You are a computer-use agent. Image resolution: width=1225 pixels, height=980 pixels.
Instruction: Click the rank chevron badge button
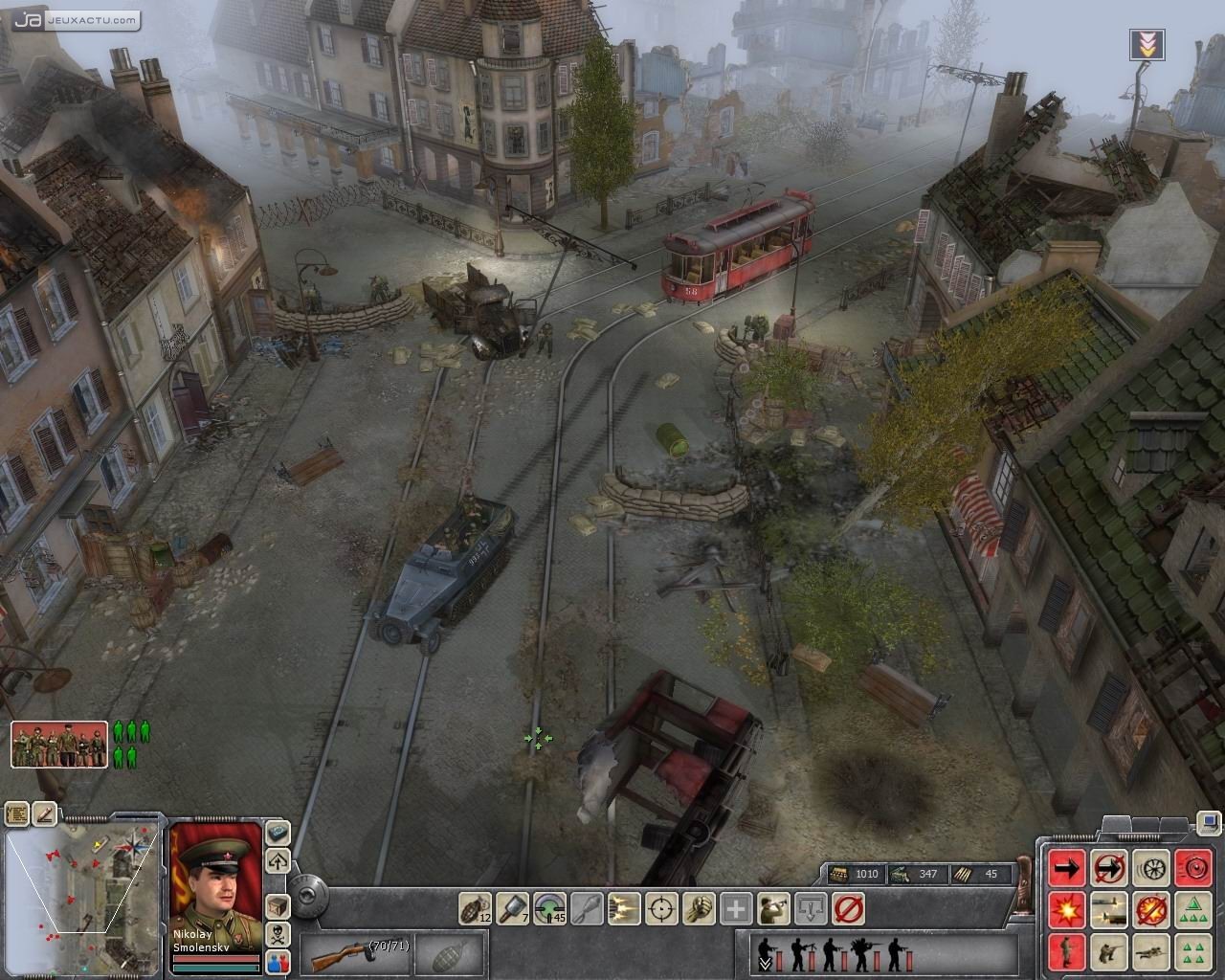pos(1148,43)
